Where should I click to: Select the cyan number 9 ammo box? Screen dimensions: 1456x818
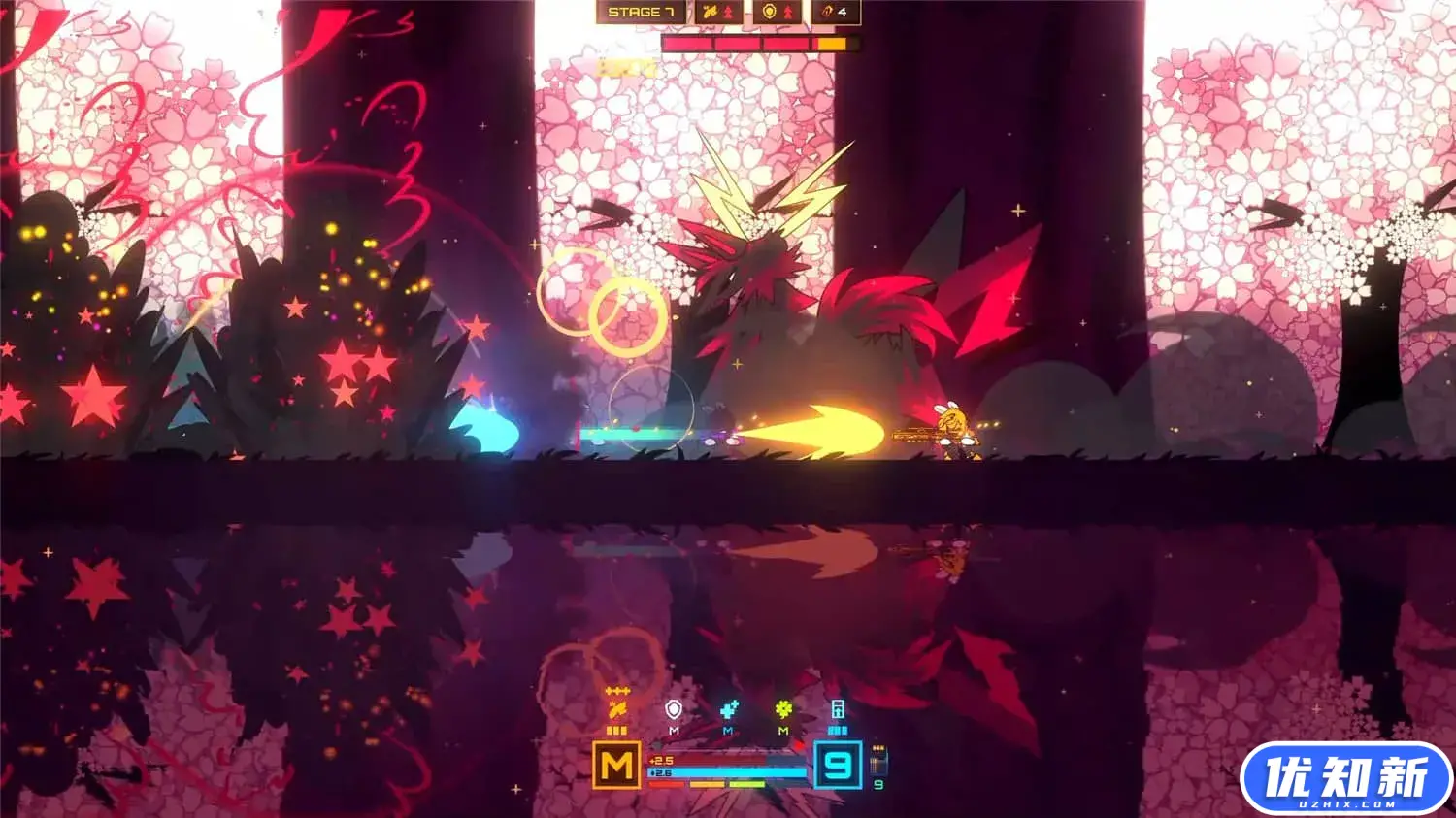coord(838,765)
